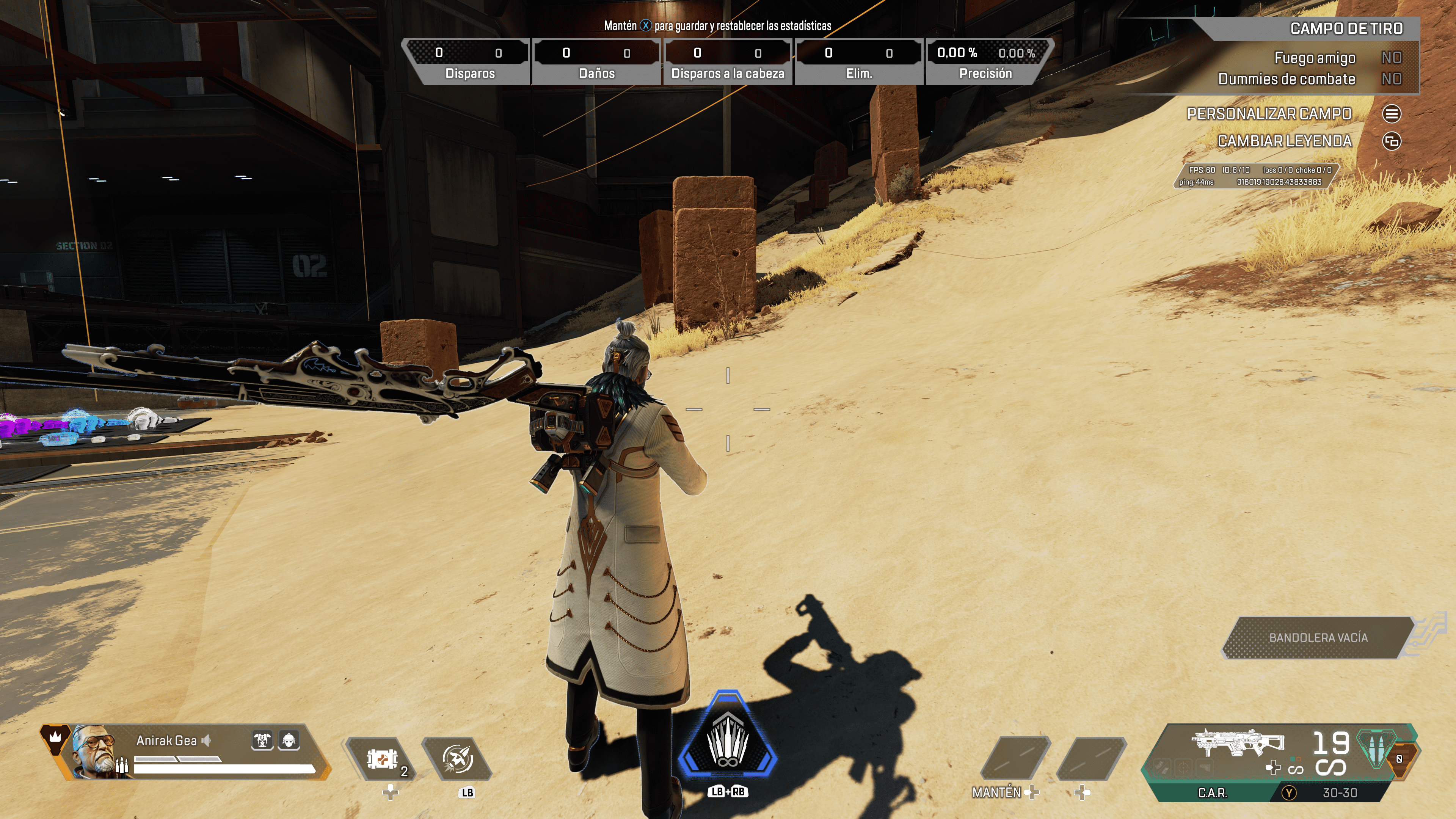Viewport: 1456px width, 819px height.
Task: Select the healing item slot
Action: pos(382,758)
